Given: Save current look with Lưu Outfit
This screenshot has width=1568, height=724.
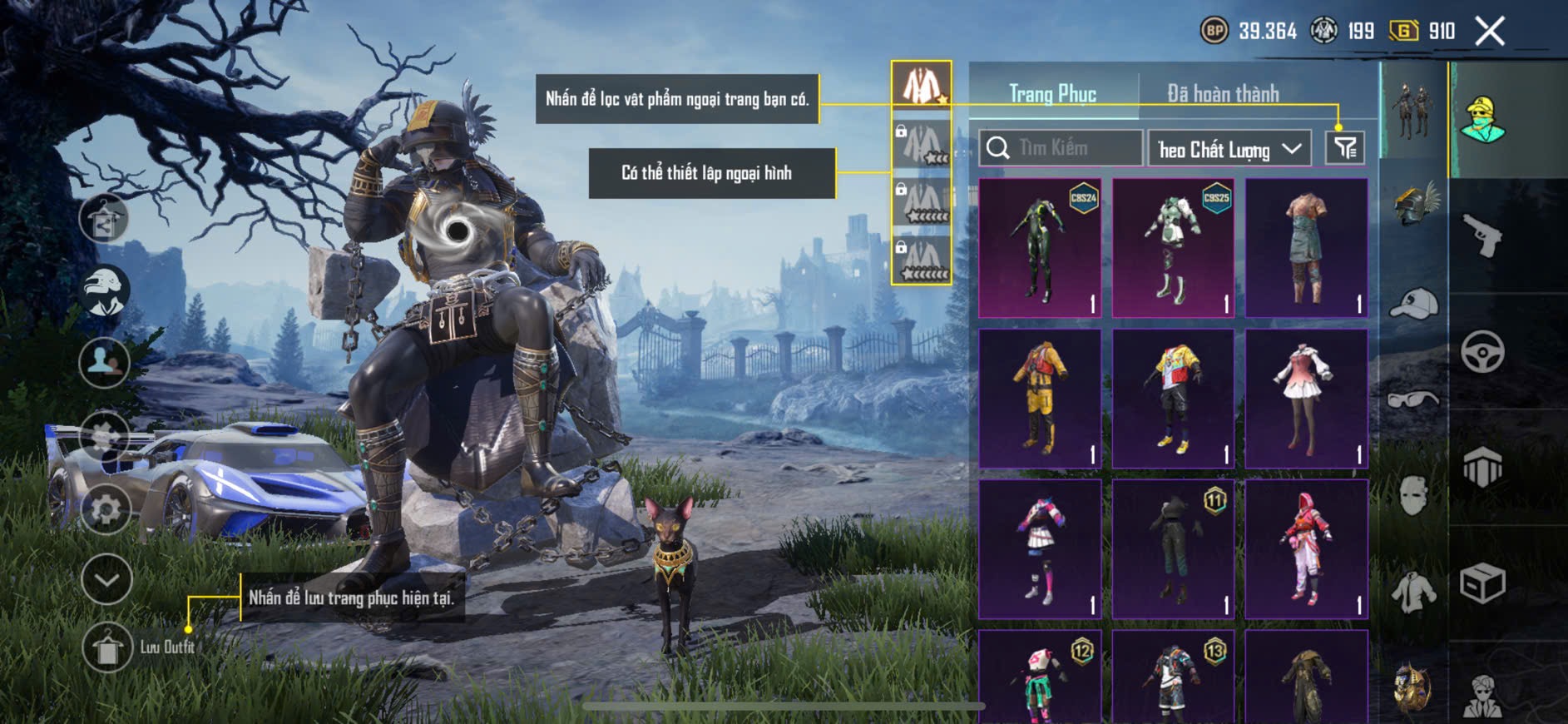Looking at the screenshot, I should coord(108,647).
